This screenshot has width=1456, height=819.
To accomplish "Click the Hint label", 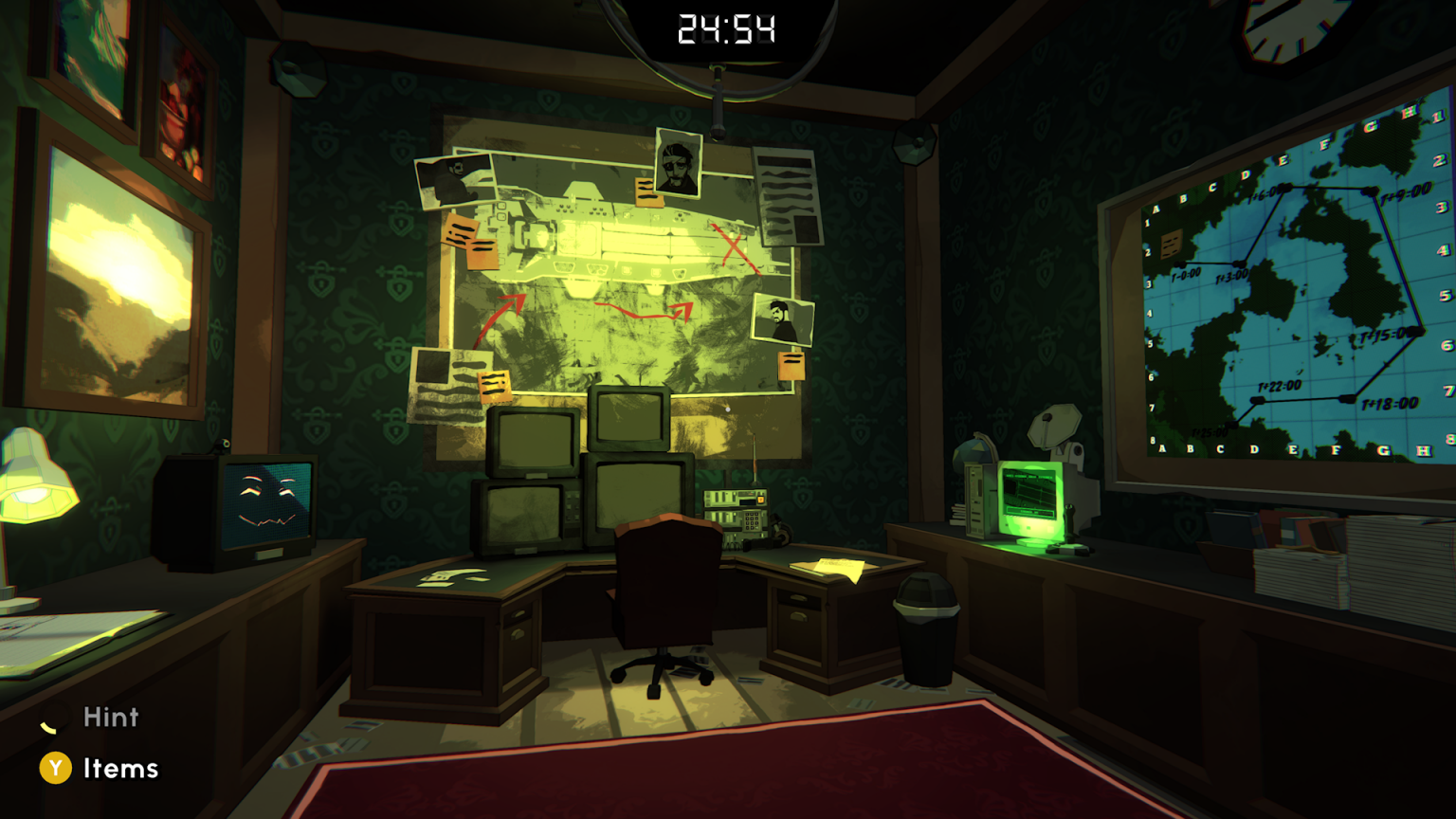I will (x=111, y=718).
